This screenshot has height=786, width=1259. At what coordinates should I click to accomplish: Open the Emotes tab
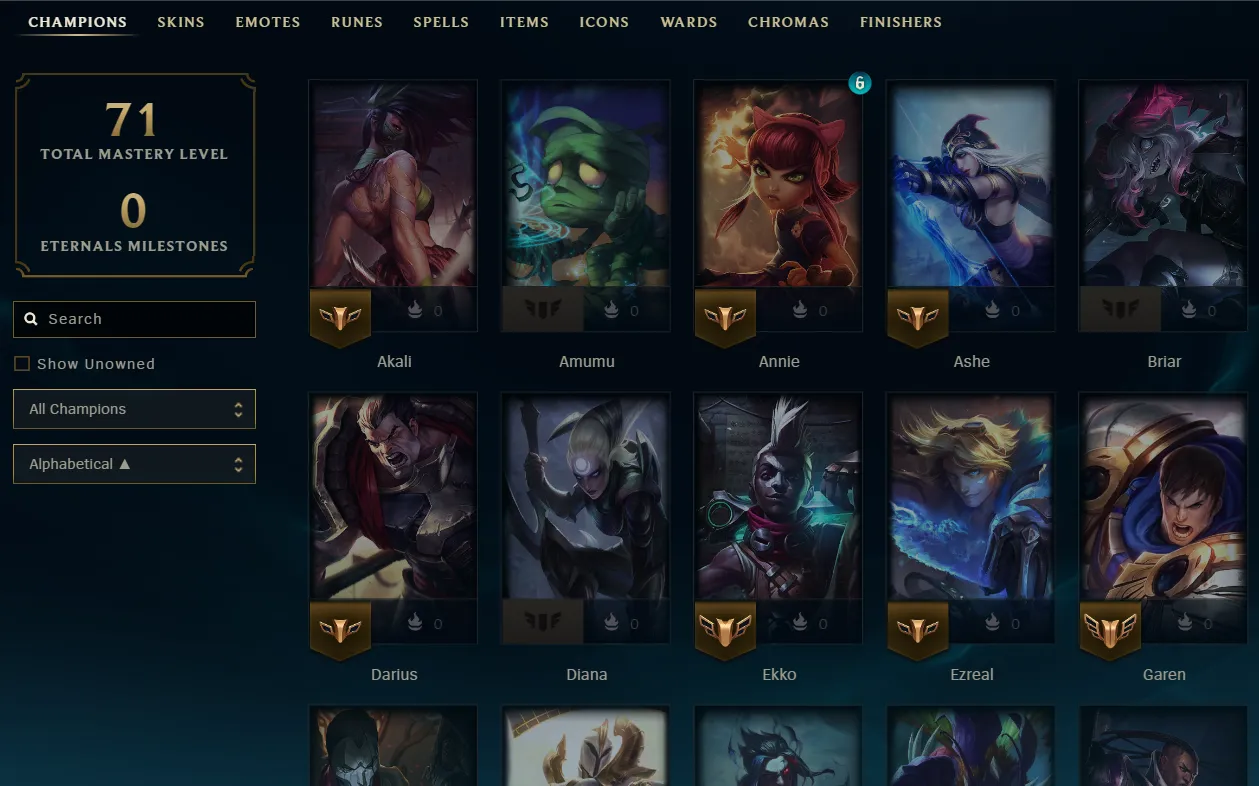pos(268,22)
